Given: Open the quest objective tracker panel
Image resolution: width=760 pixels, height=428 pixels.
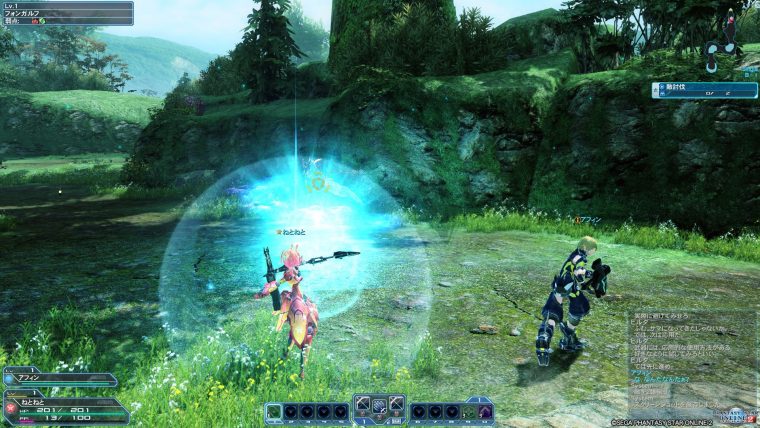Looking at the screenshot, I should pos(704,90).
